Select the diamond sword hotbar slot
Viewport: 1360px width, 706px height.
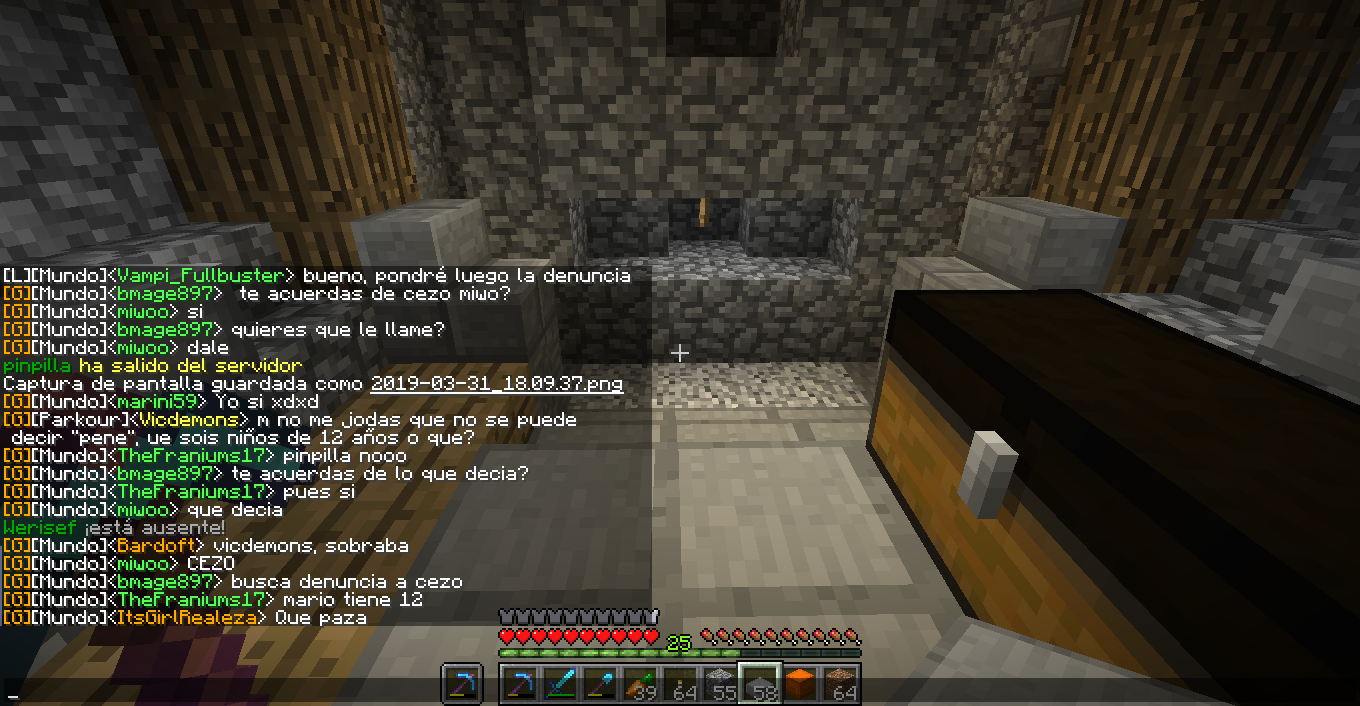click(560, 686)
